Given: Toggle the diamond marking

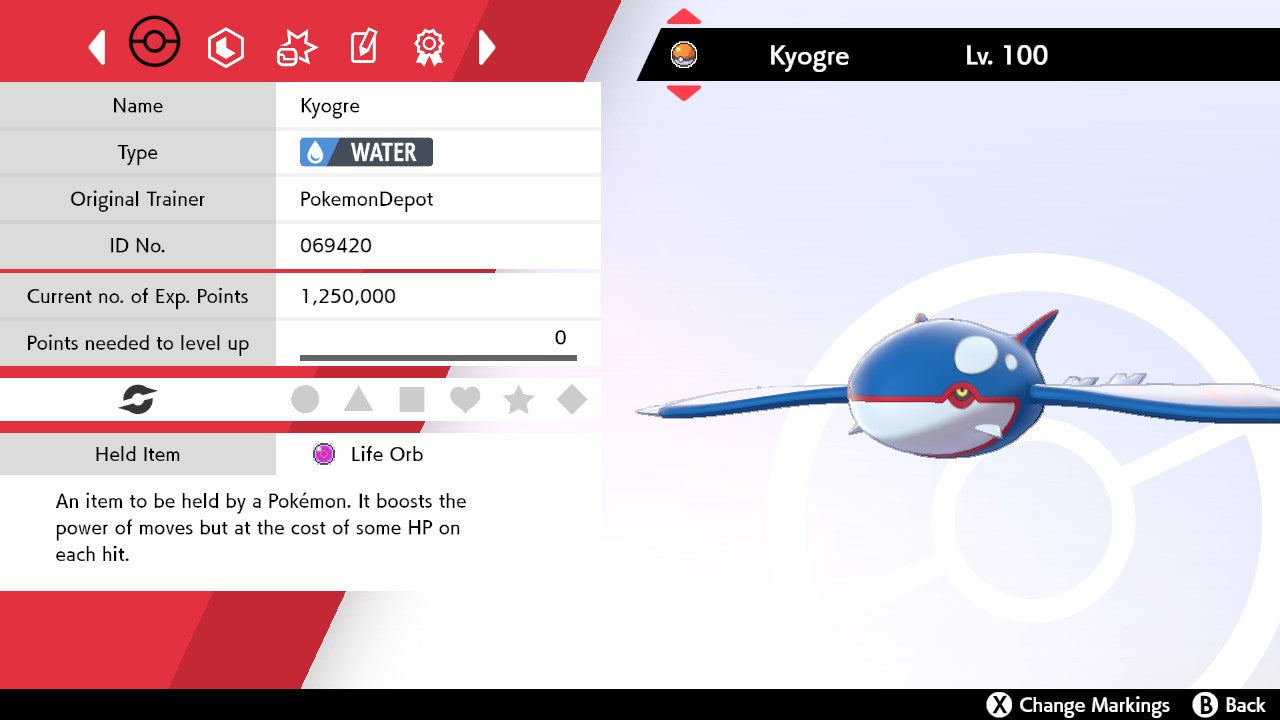Looking at the screenshot, I should click(572, 400).
